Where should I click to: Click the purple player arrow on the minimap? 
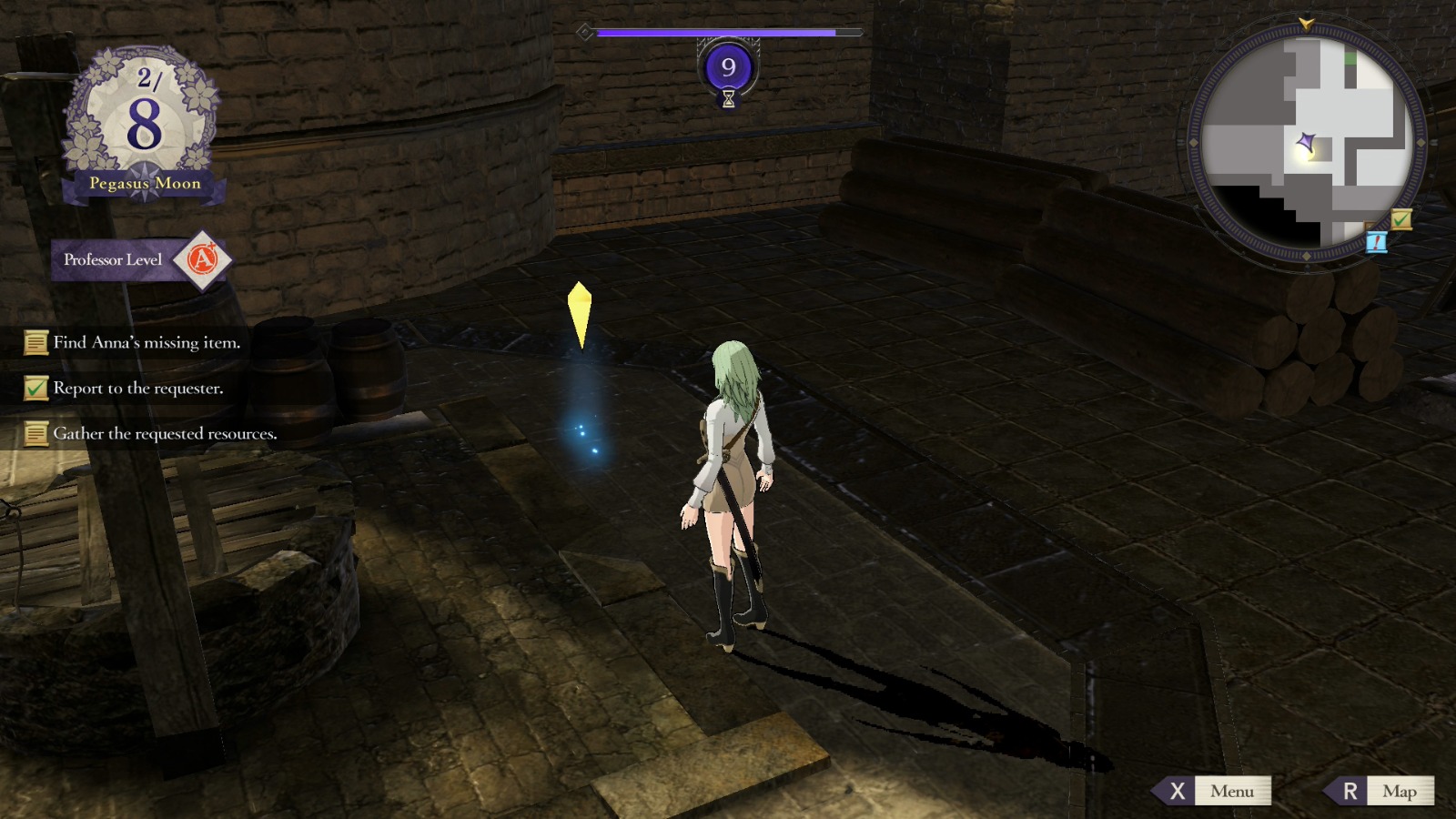coord(1307,143)
